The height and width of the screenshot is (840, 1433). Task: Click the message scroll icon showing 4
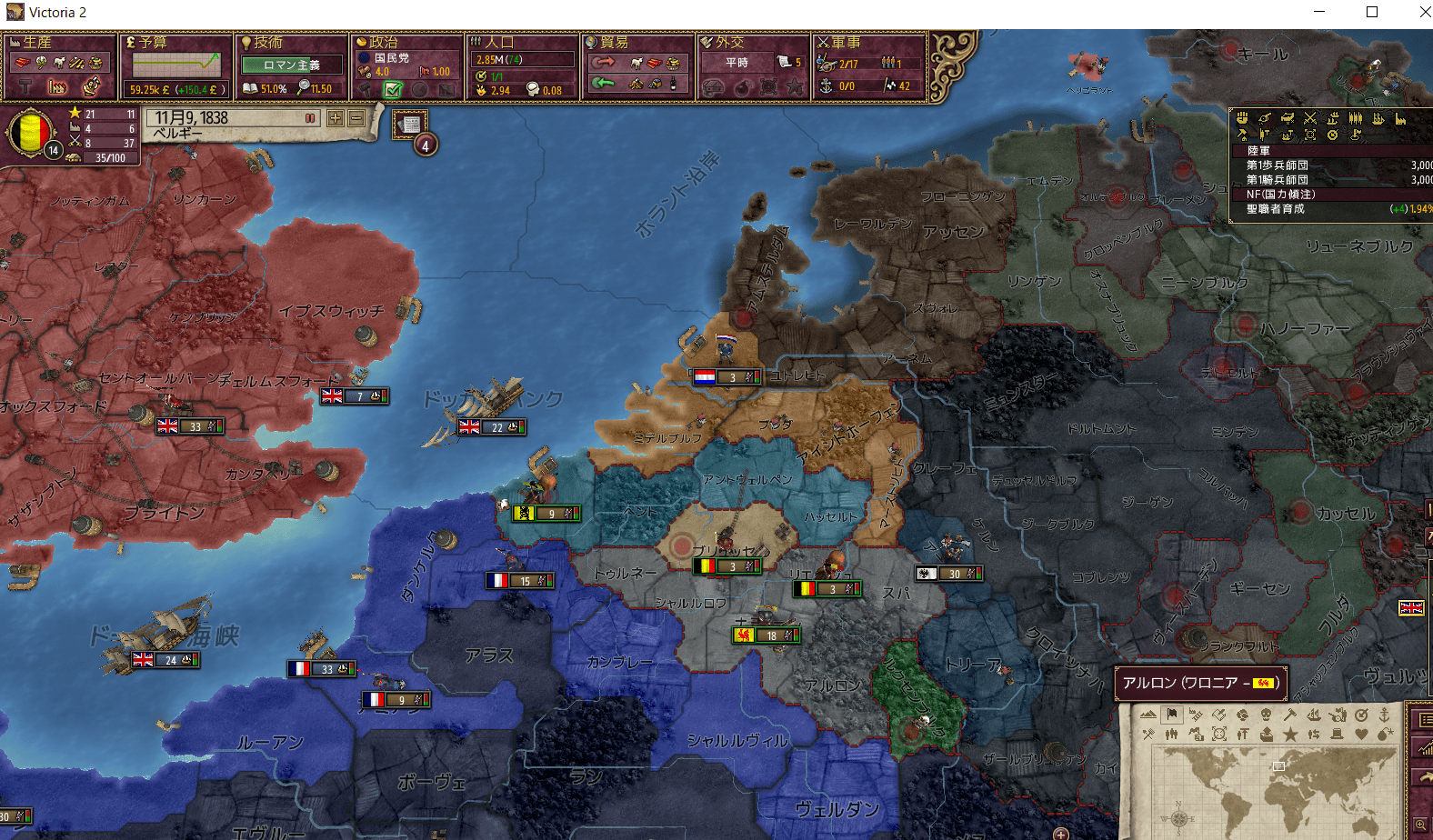[x=411, y=124]
